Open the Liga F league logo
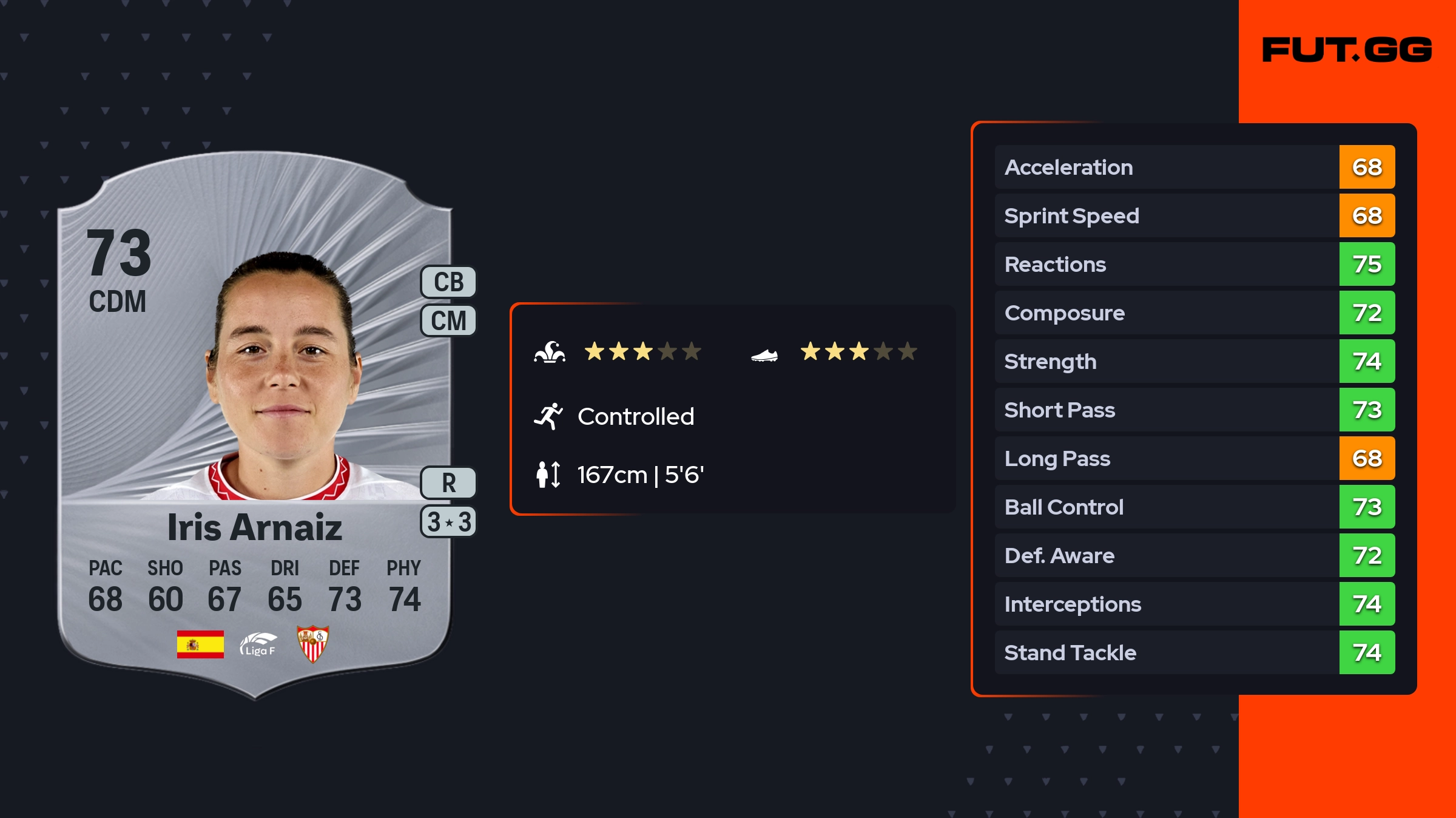Viewport: 1456px width, 818px height. pyautogui.click(x=258, y=644)
